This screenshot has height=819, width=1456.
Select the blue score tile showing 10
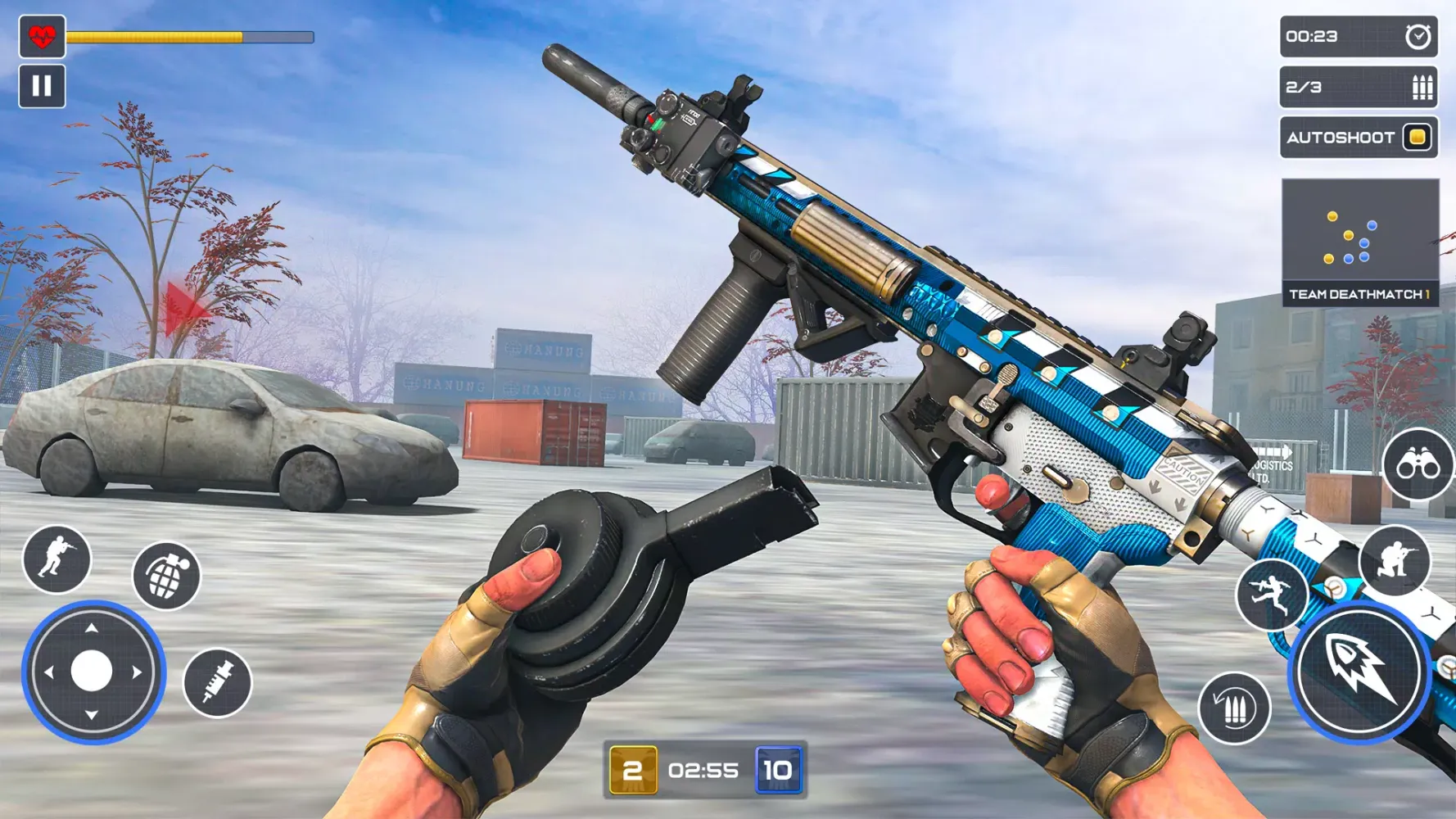[x=780, y=770]
